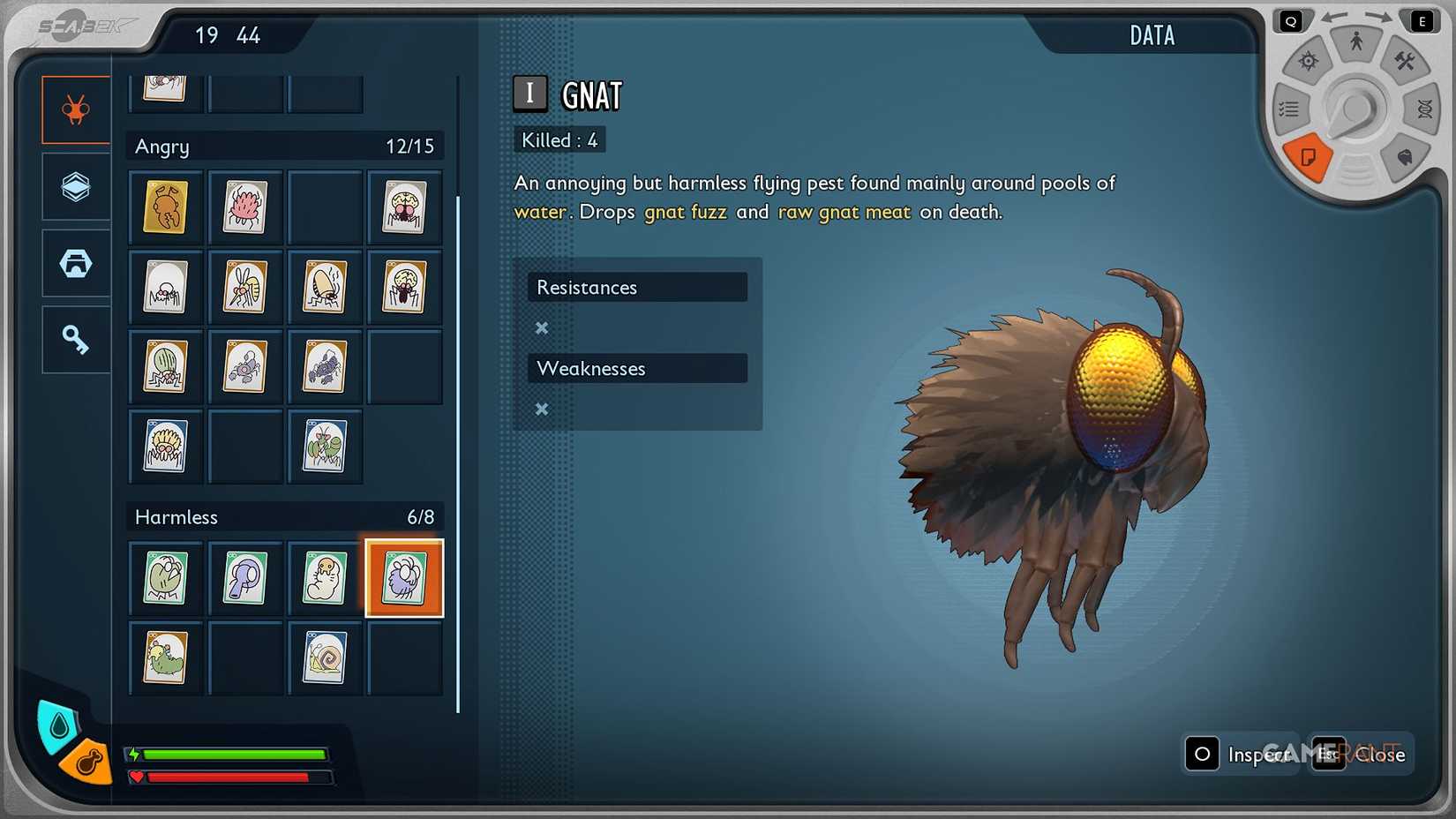
Task: Select the highlighted Gnat card in Harmless section
Action: (x=404, y=579)
